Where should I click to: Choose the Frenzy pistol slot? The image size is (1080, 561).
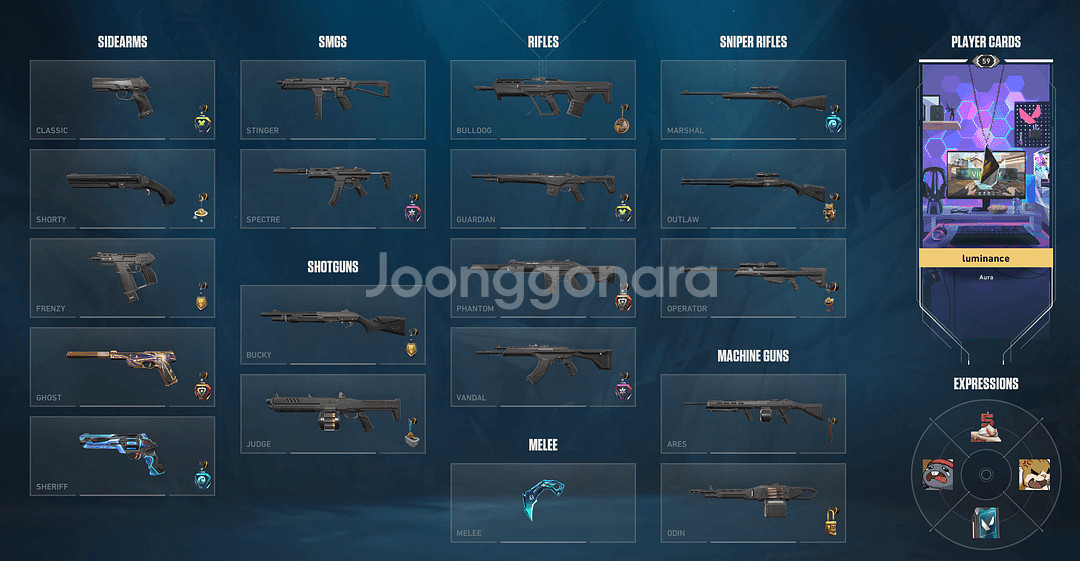tap(122, 277)
